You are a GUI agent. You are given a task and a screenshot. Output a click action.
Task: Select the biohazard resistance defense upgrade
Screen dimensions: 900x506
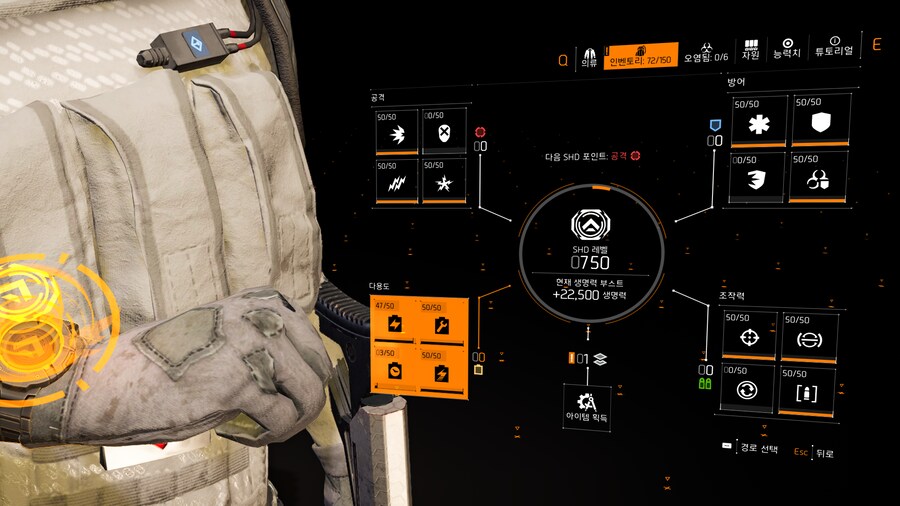pyautogui.click(x=821, y=179)
